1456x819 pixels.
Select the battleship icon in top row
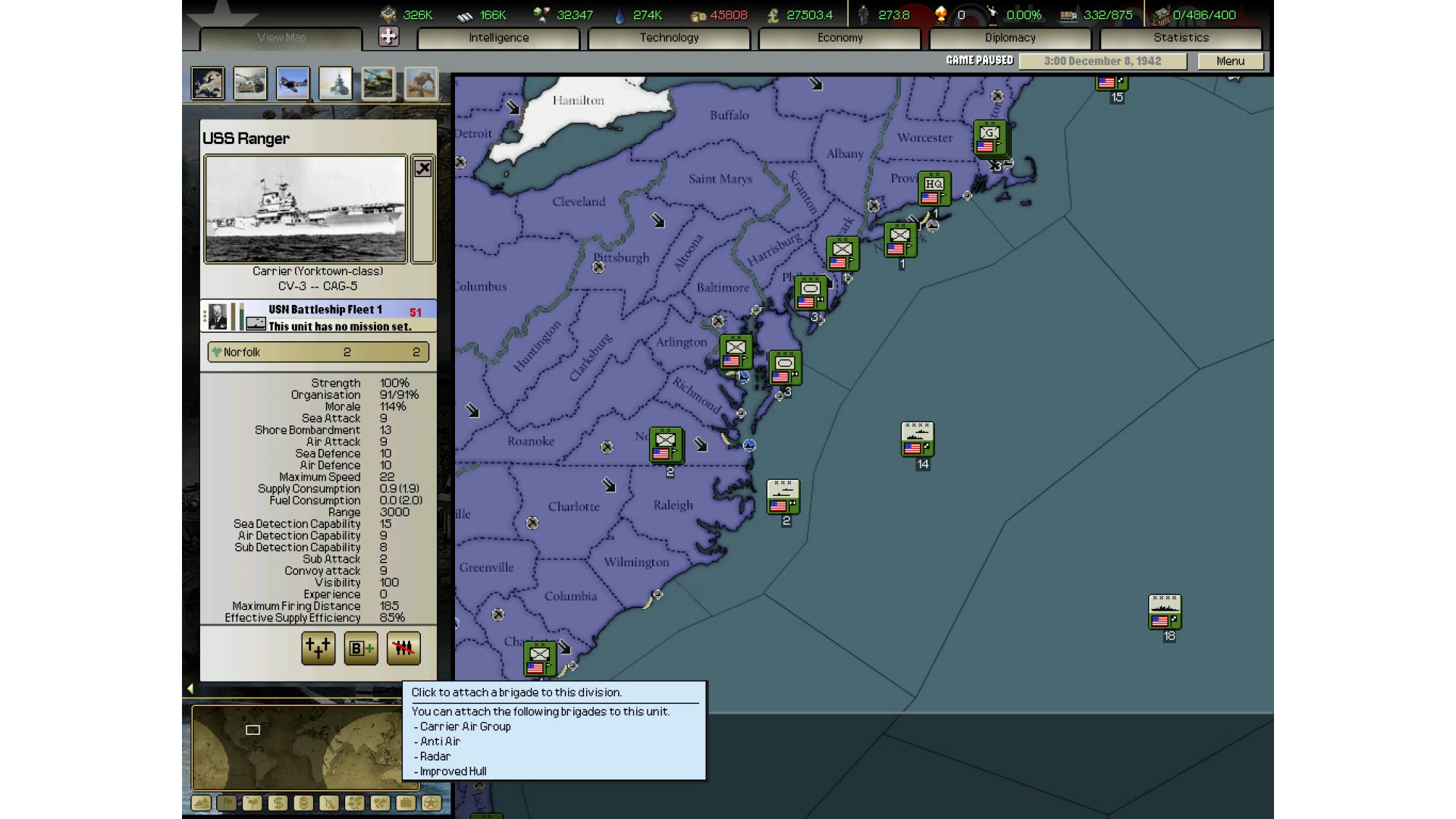pos(335,83)
